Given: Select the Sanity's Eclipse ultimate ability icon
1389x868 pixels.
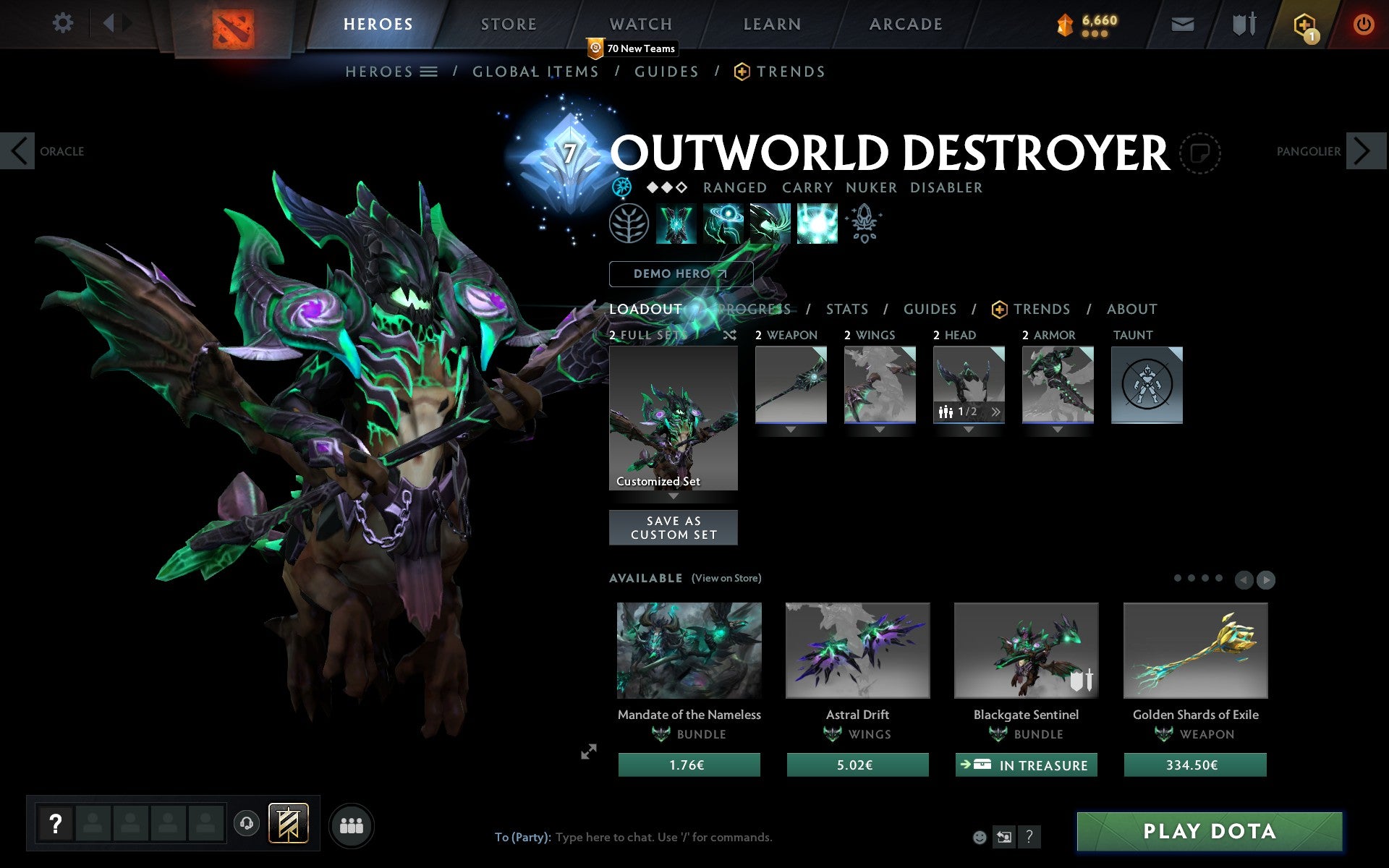Looking at the screenshot, I should 817,223.
